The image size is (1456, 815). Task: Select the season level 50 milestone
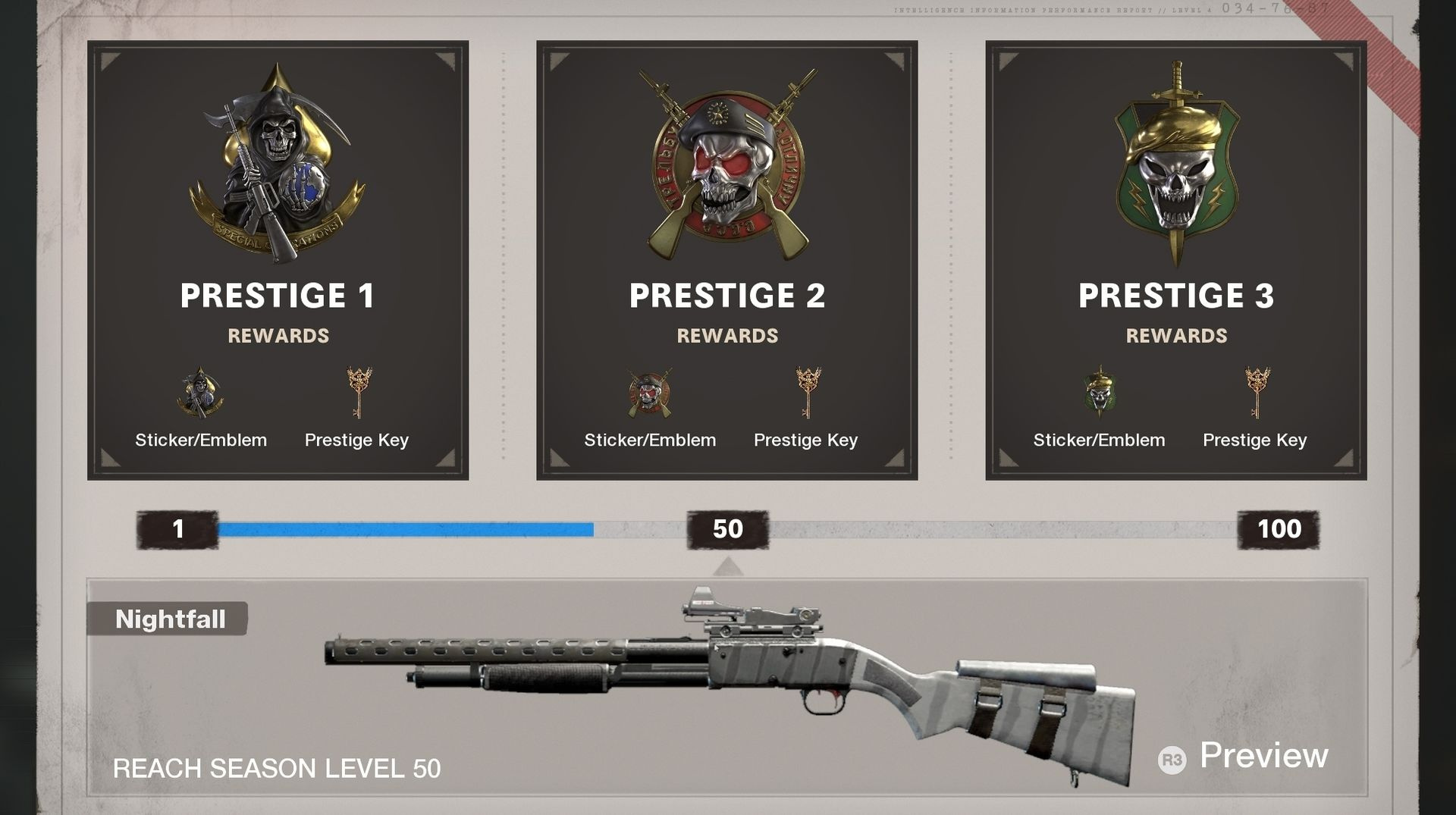coord(727,529)
